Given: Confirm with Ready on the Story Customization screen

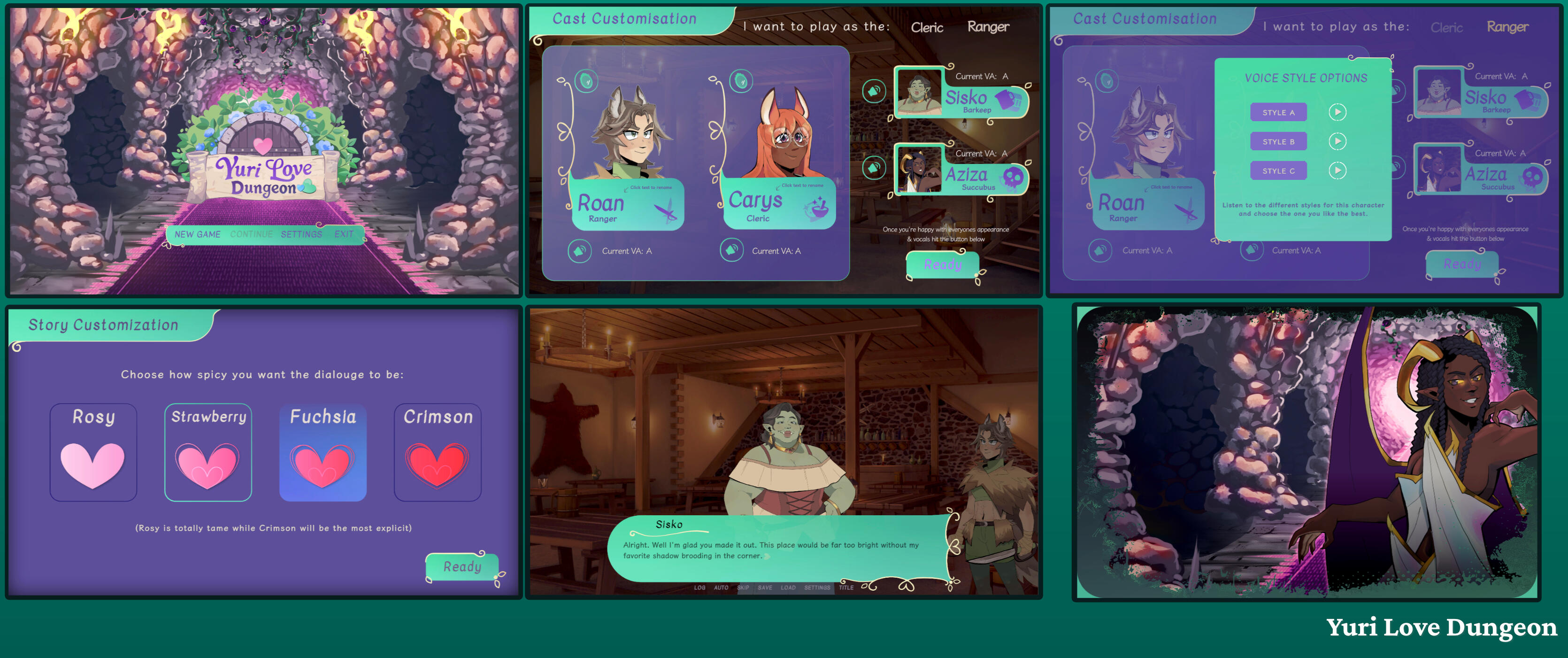Looking at the screenshot, I should coord(462,567).
